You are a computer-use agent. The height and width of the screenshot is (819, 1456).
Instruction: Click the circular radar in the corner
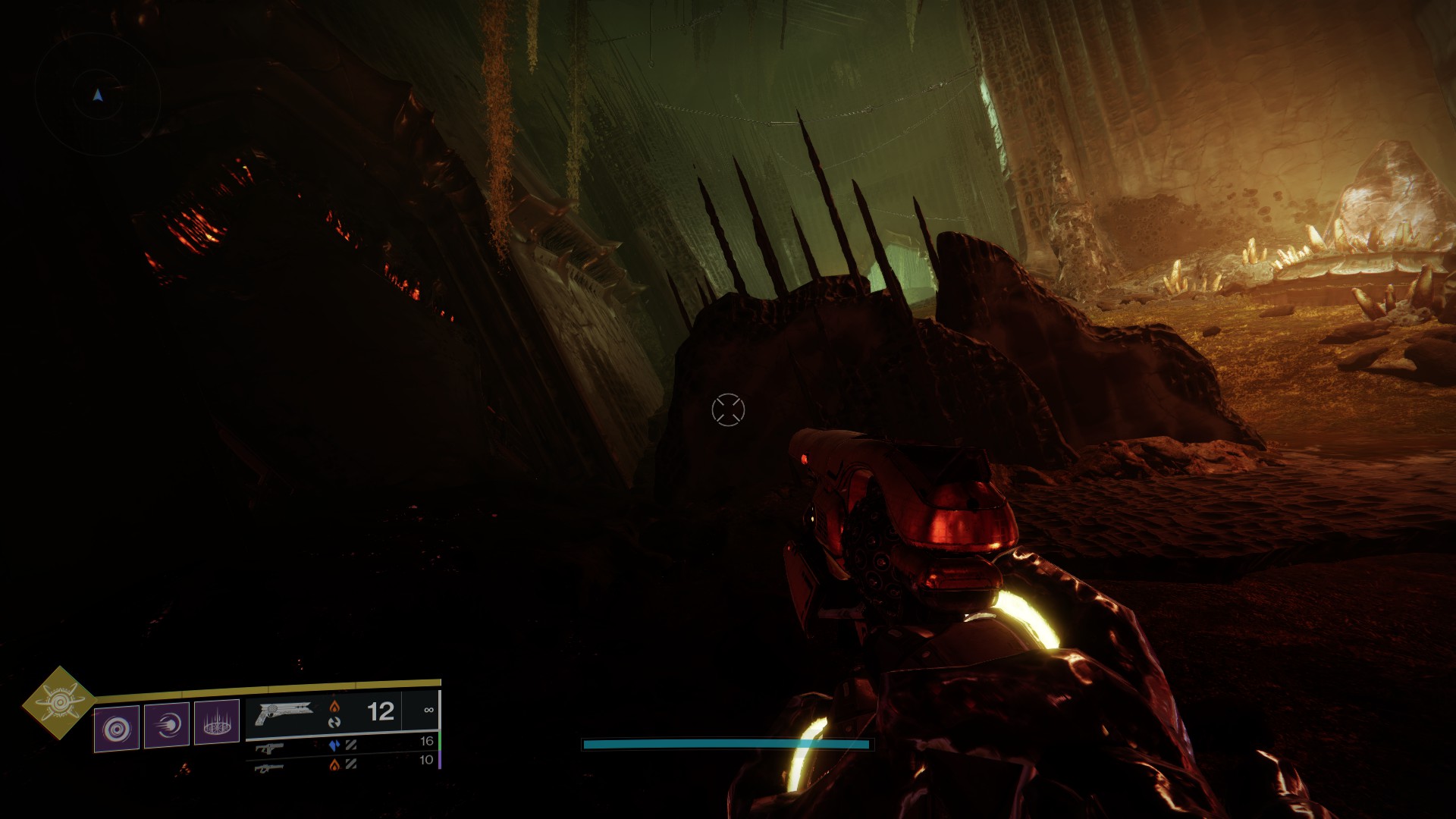[97, 95]
